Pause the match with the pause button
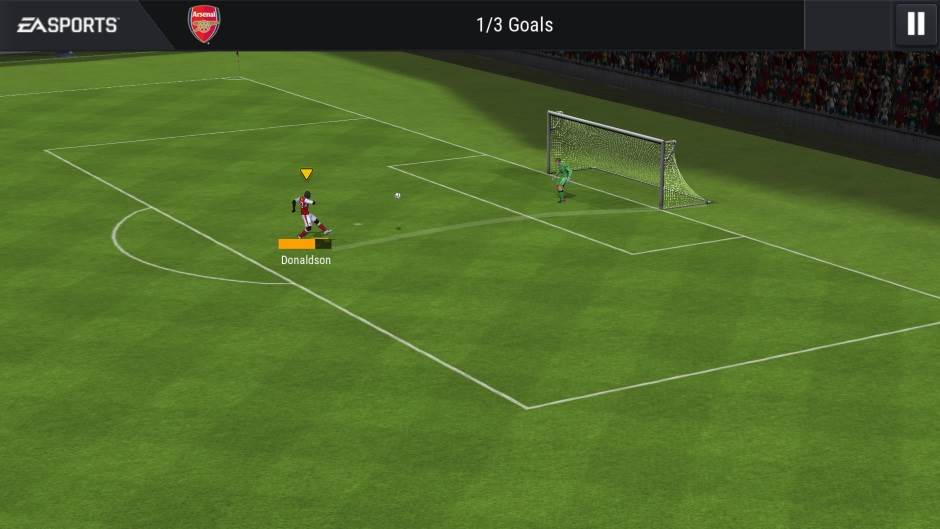Viewport: 940px width, 529px height. point(915,24)
